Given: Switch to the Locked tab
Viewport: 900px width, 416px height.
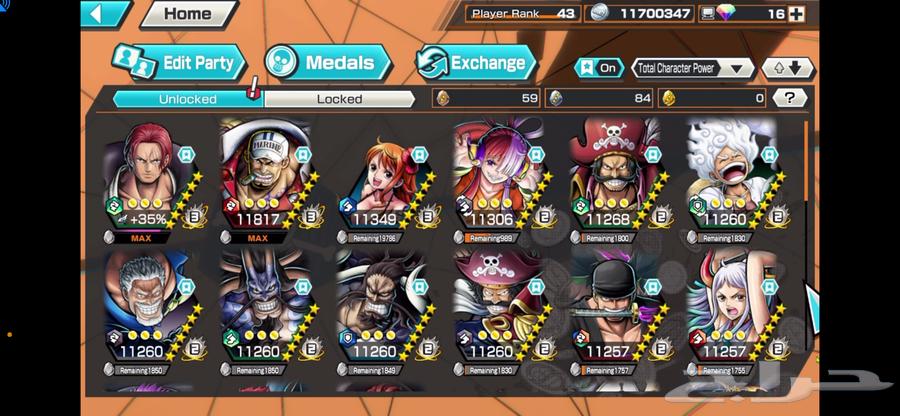Looking at the screenshot, I should tap(339, 99).
